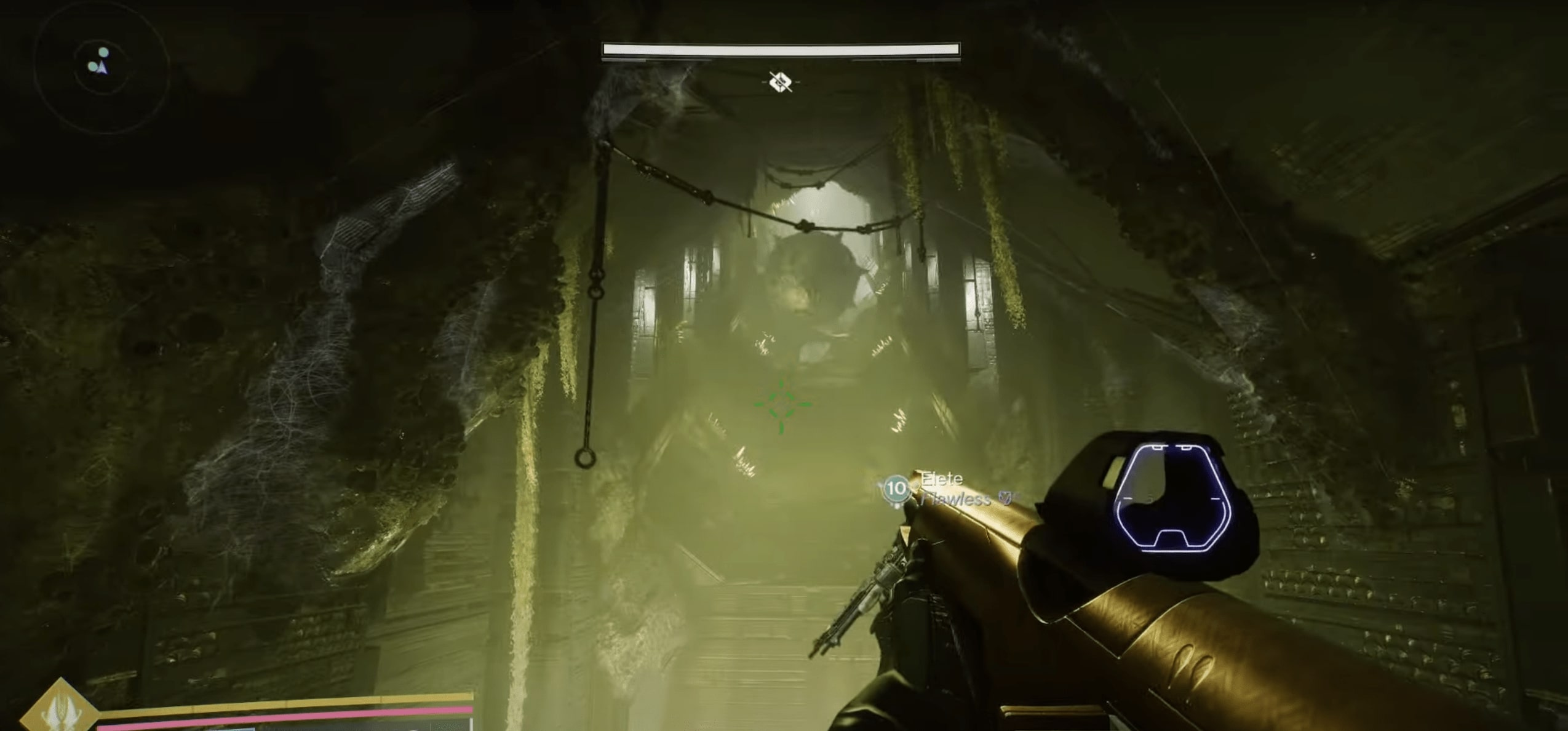The image size is (1568, 731).
Task: Select the Elete player nameplate
Action: (x=941, y=479)
